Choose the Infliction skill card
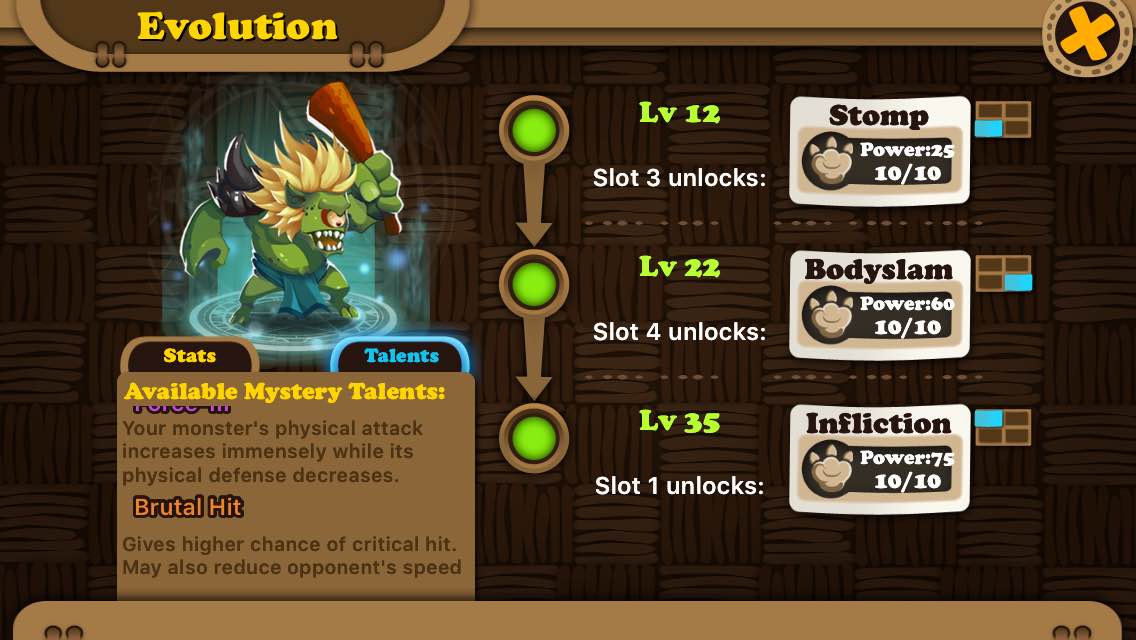Screen dimensions: 1136x640 coord(879,459)
